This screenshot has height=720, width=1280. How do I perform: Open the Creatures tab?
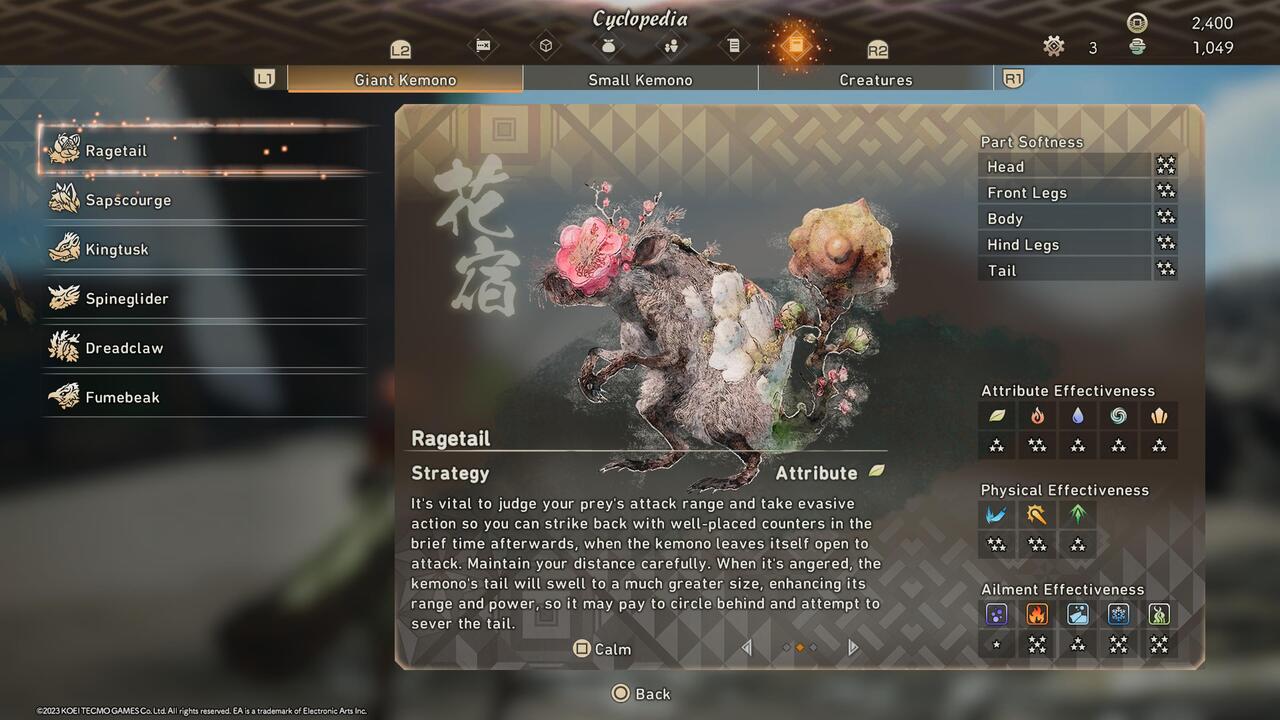pyautogui.click(x=875, y=80)
